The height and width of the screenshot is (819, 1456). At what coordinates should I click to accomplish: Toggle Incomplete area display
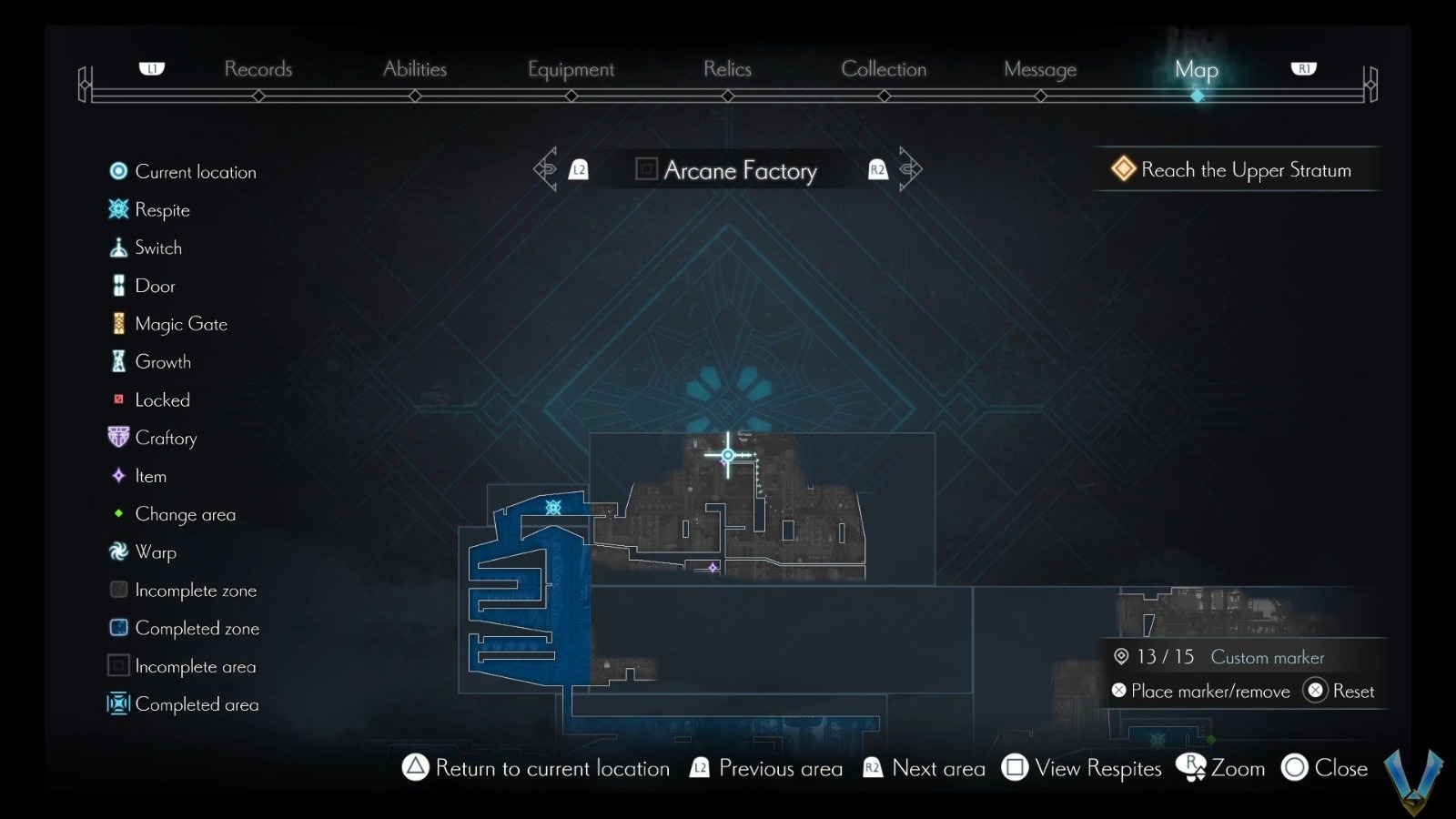coord(117,665)
